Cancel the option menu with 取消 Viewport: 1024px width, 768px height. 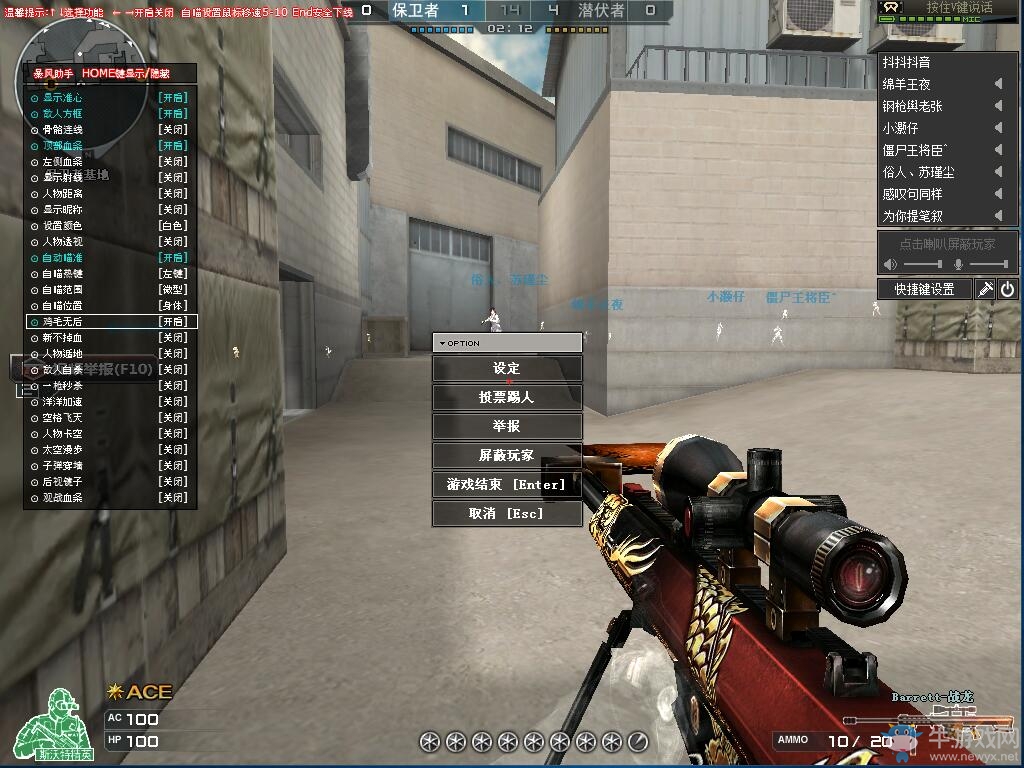click(x=507, y=513)
